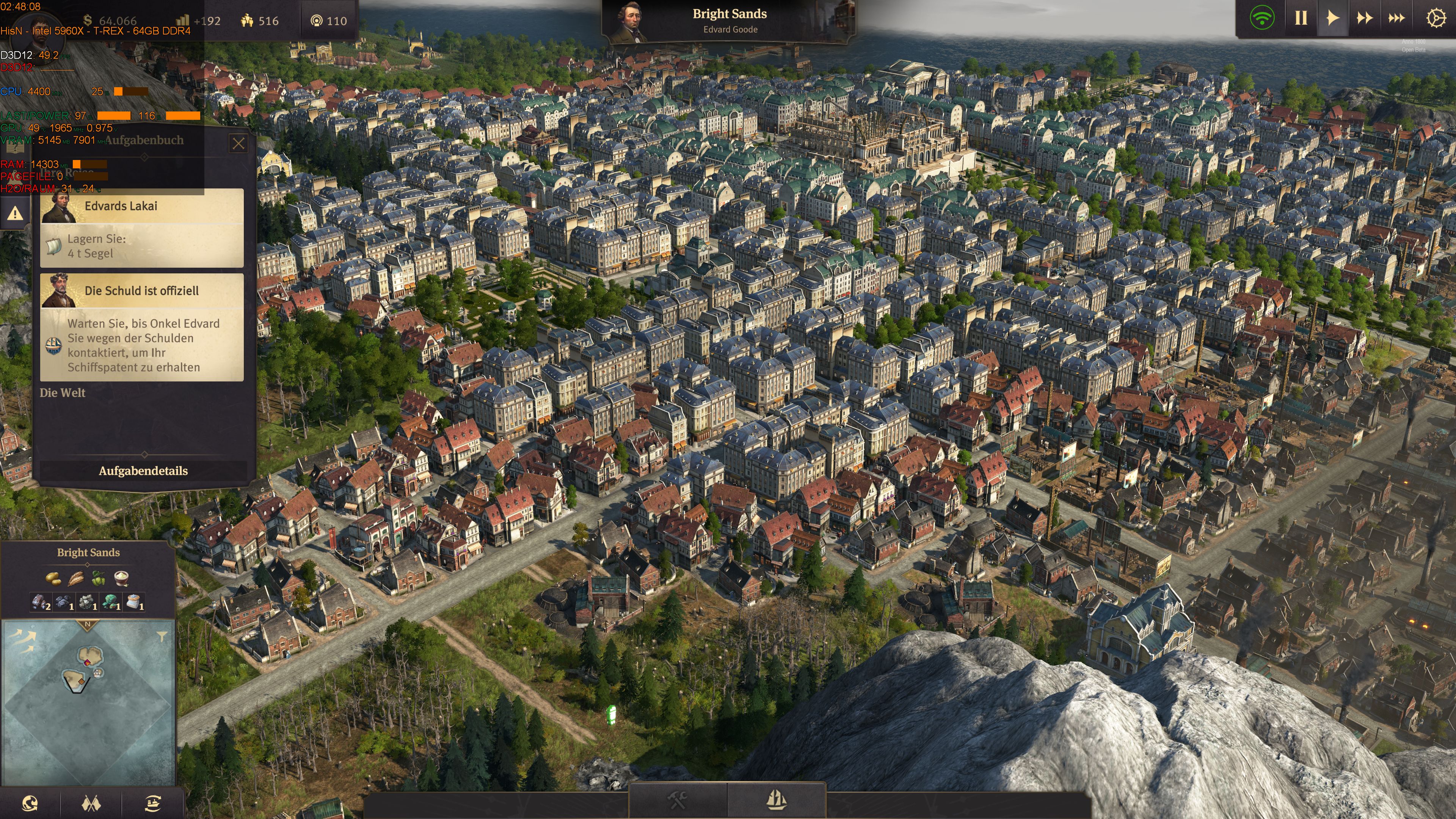Set game to normal play speed

[x=1332, y=19]
